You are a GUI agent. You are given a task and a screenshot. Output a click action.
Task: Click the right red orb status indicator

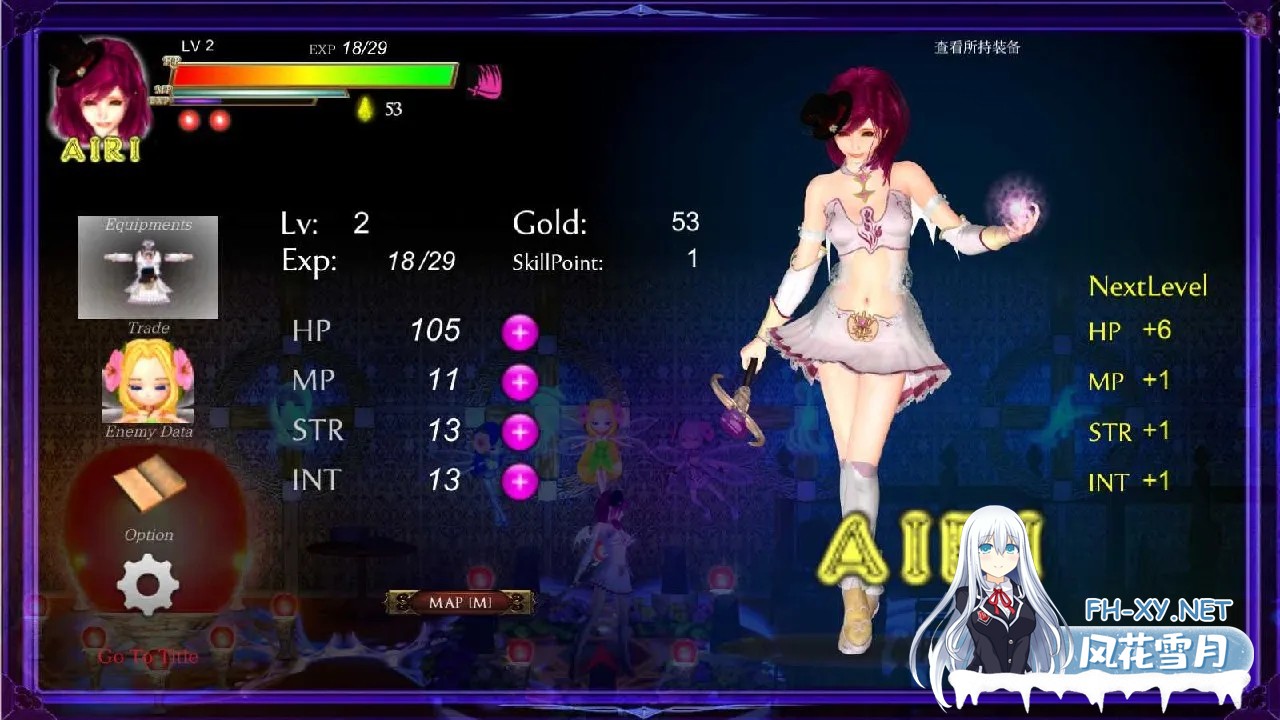point(218,122)
